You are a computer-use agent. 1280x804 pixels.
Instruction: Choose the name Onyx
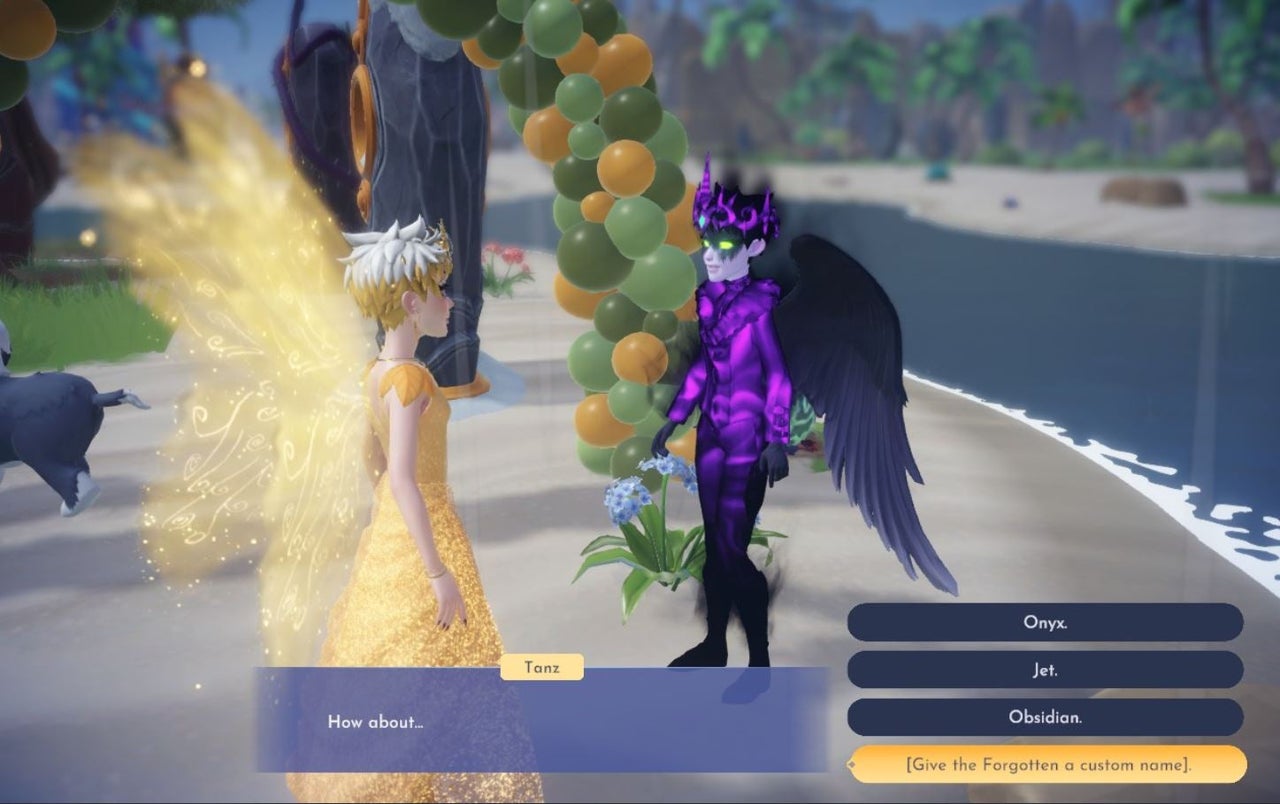[1045, 622]
